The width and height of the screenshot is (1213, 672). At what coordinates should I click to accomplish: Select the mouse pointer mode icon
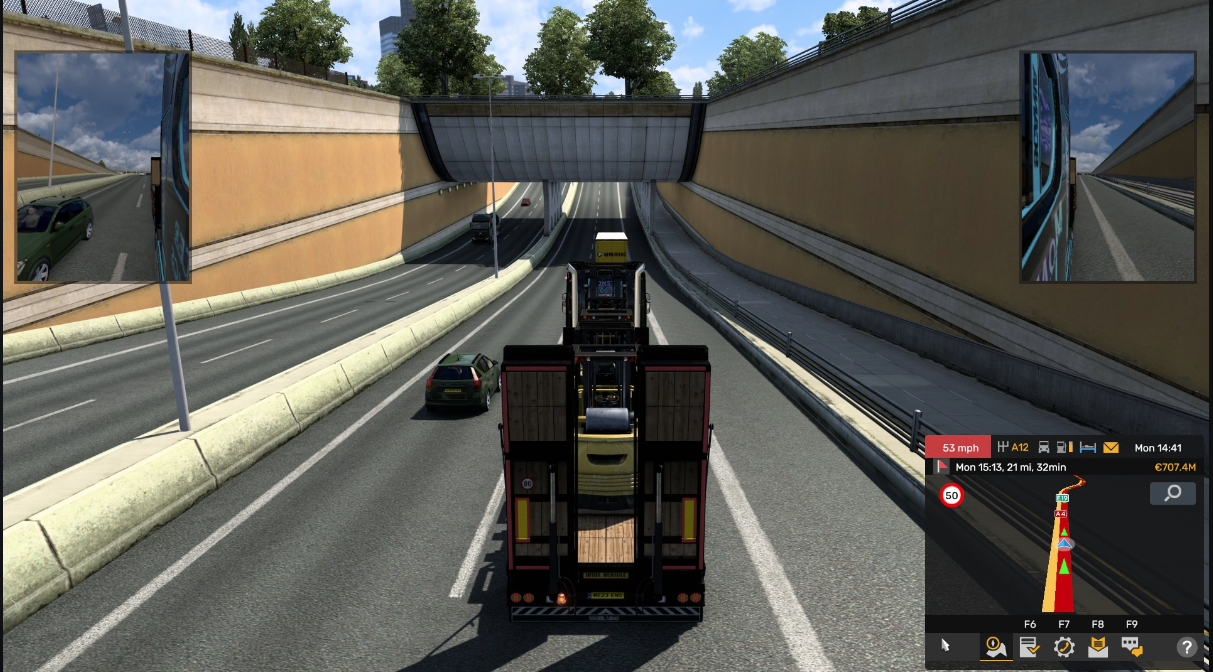[x=945, y=646]
